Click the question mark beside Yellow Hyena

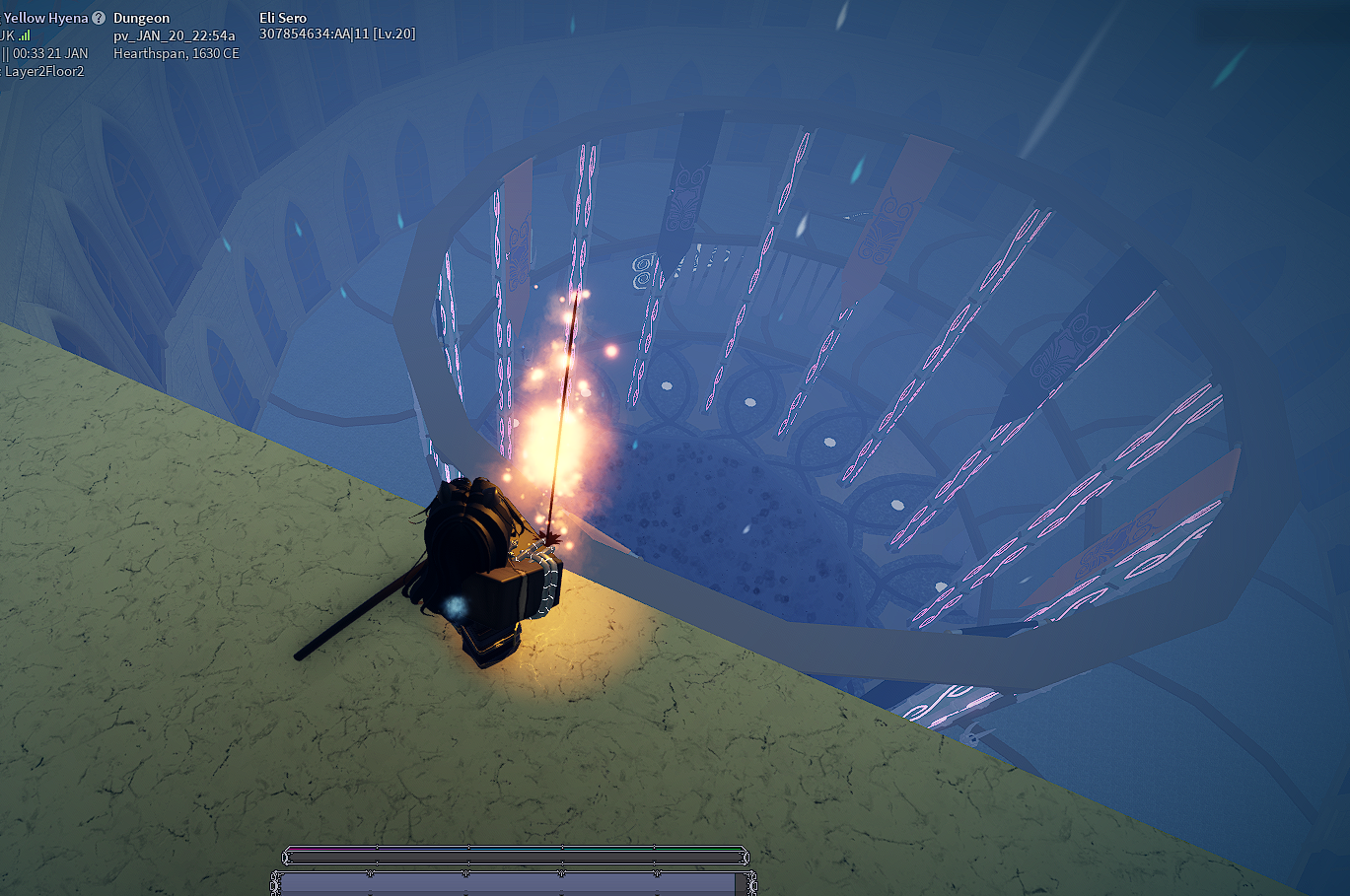(99, 18)
